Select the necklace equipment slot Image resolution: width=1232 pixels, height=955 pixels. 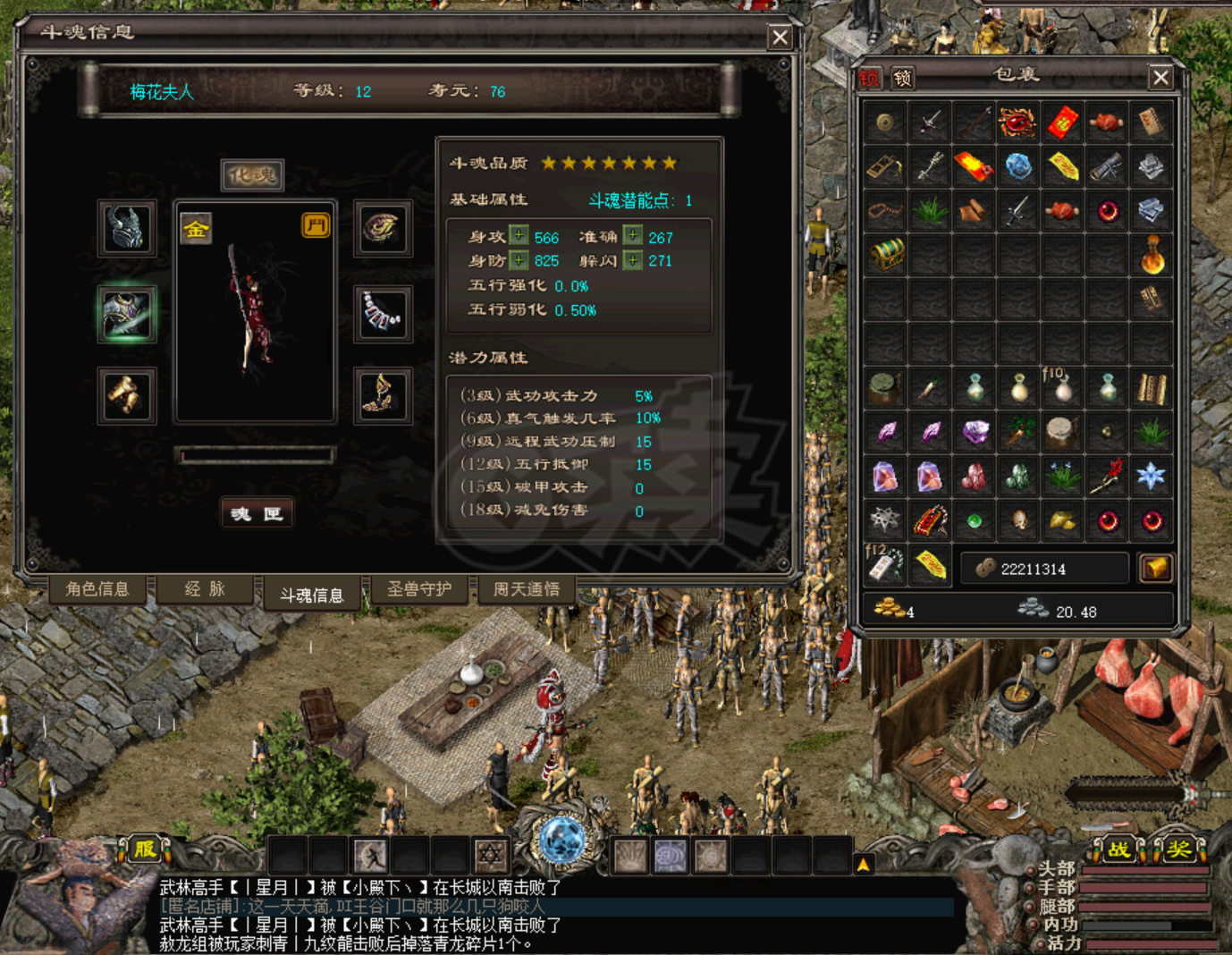click(x=383, y=314)
